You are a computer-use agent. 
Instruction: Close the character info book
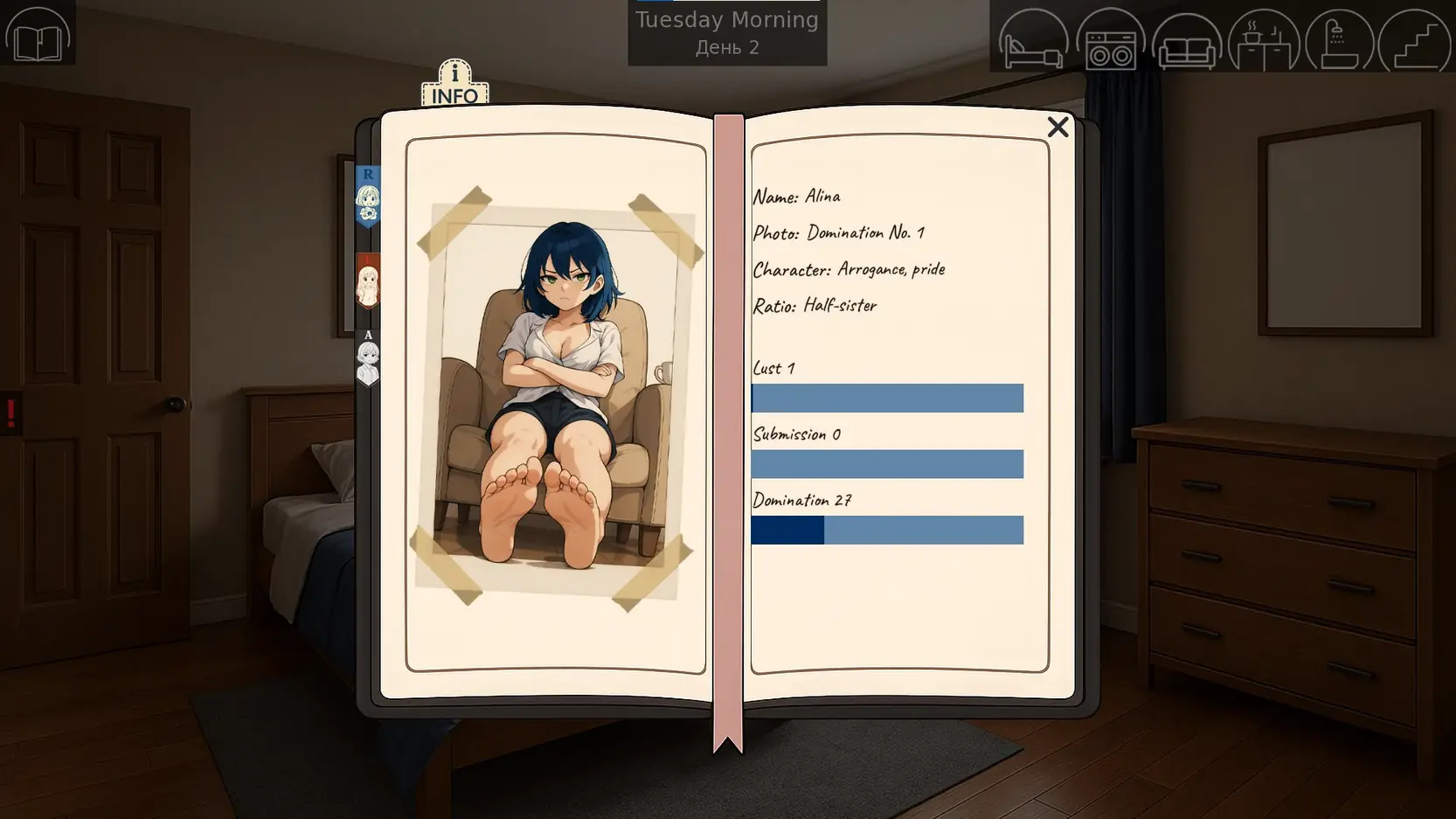[1057, 128]
